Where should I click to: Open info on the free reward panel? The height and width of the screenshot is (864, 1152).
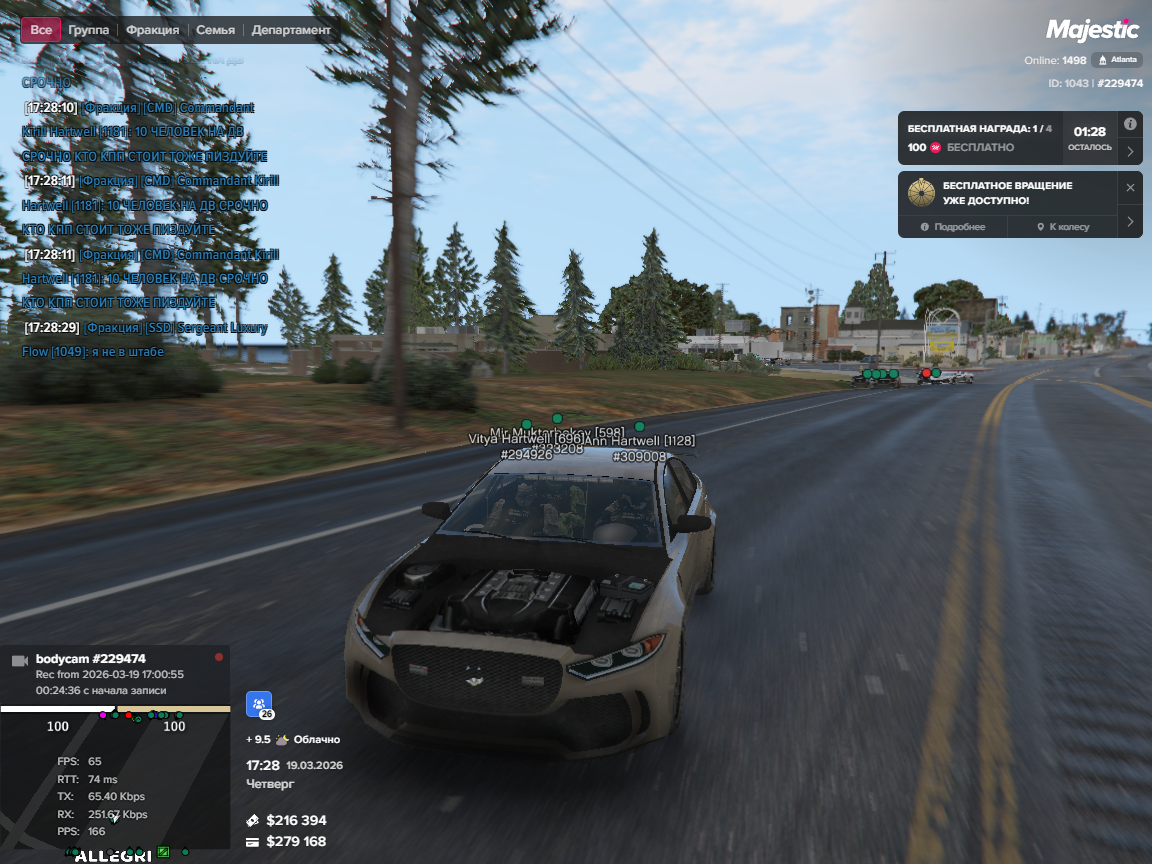[1130, 125]
